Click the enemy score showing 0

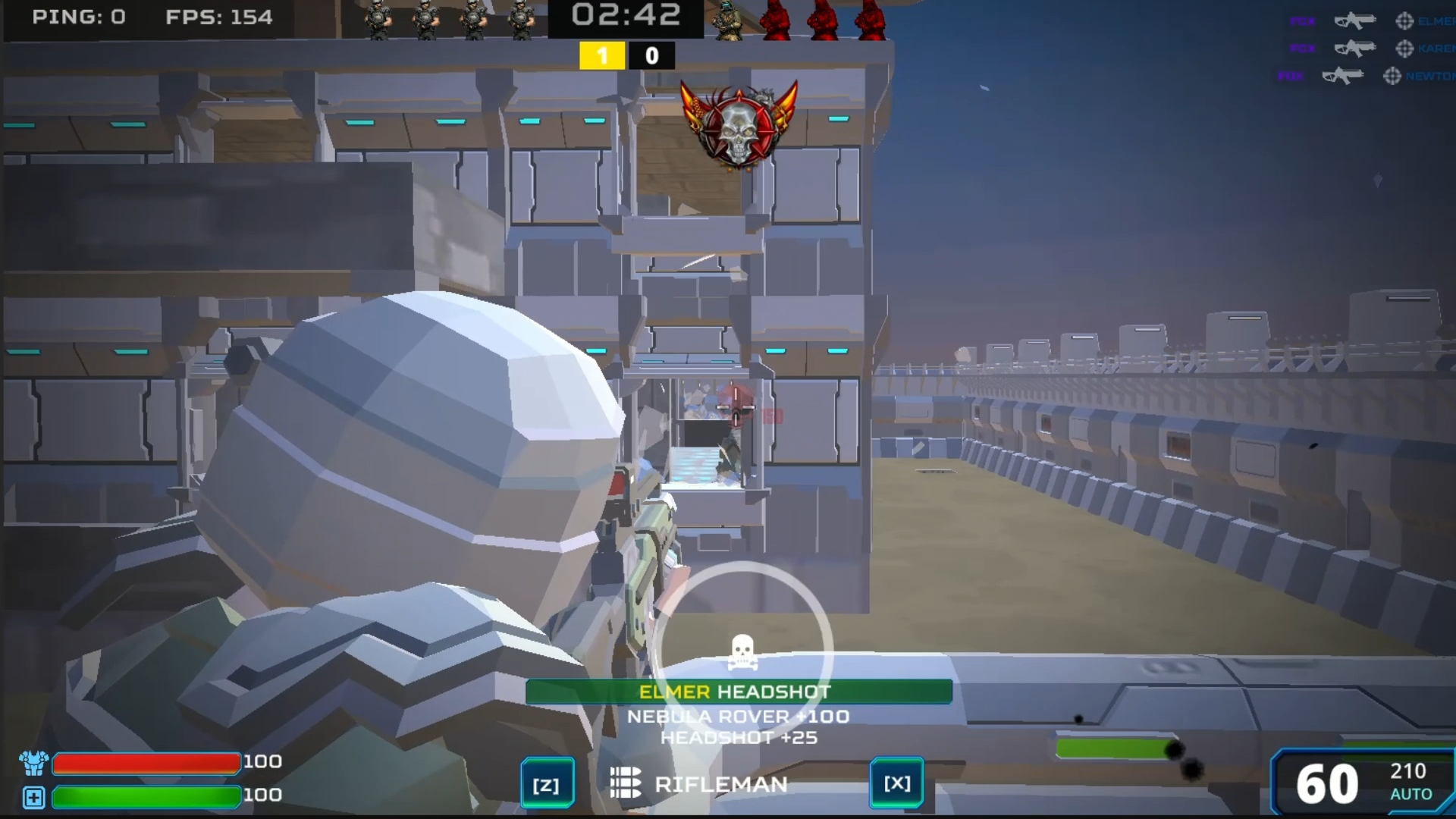point(651,55)
